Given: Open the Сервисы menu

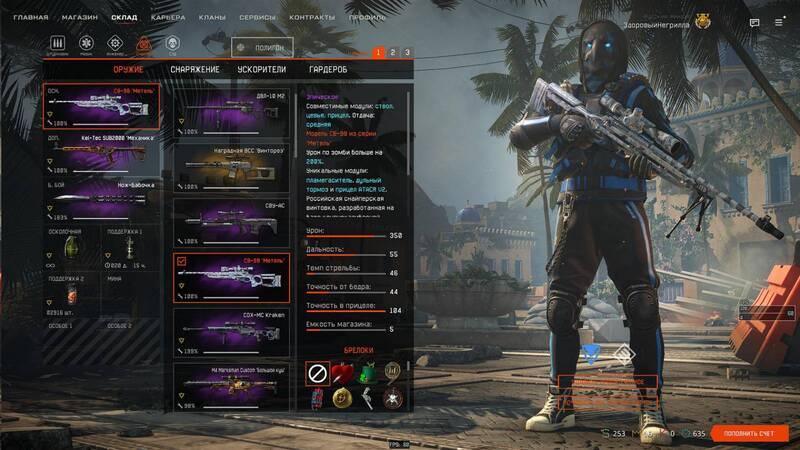Looking at the screenshot, I should point(258,18).
